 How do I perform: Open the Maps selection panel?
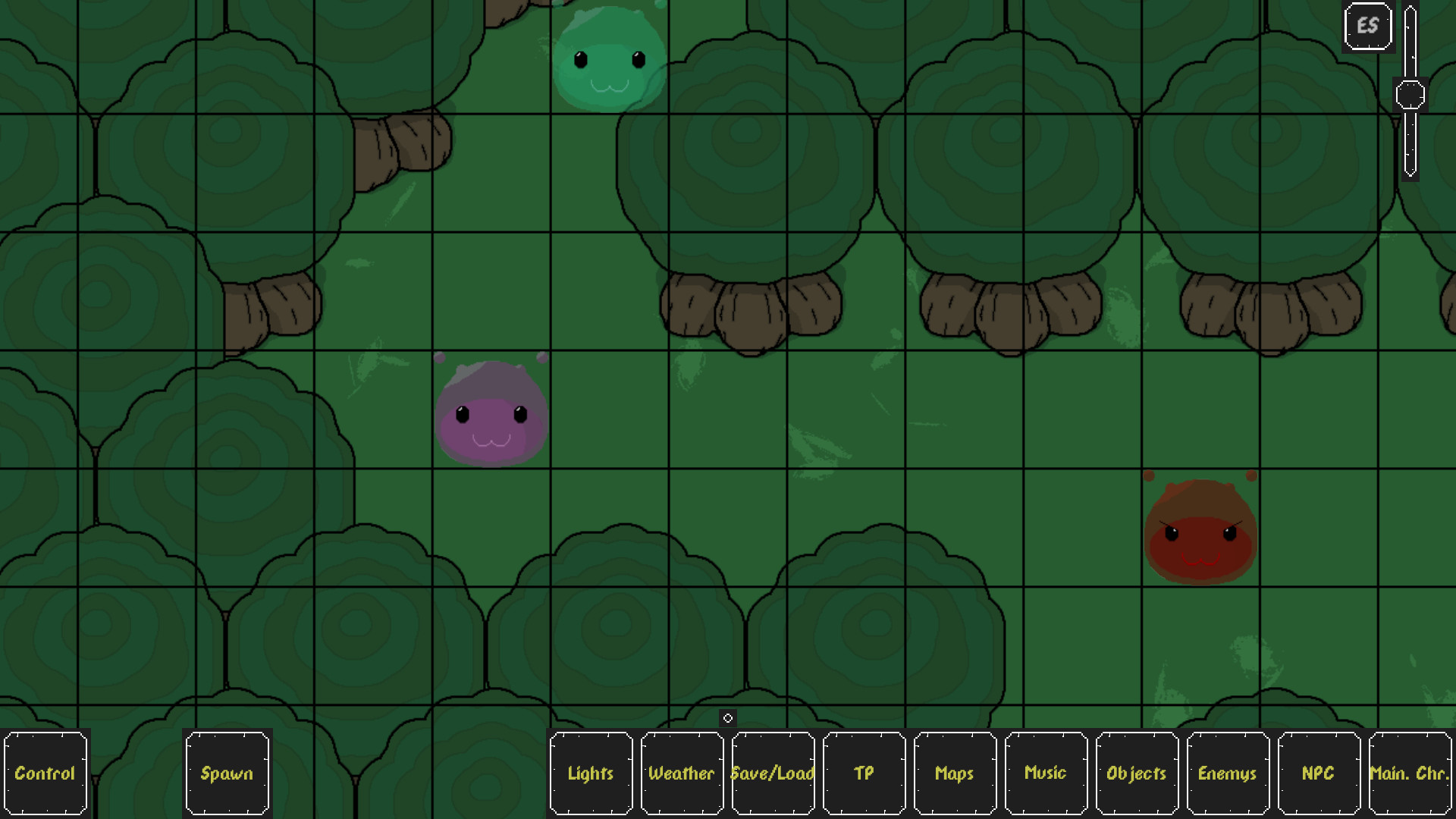tap(954, 773)
